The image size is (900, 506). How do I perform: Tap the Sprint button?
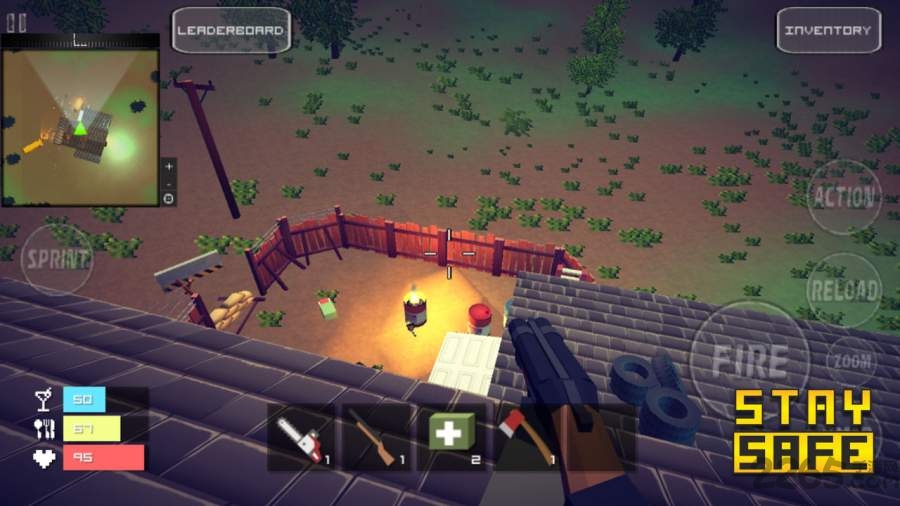click(x=57, y=258)
